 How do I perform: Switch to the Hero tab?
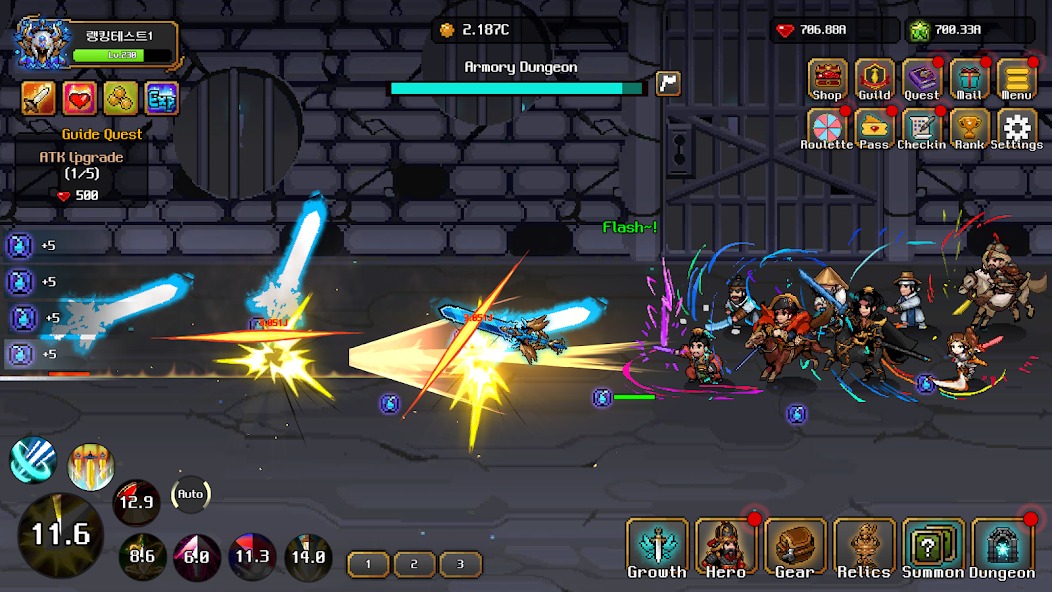[726, 549]
